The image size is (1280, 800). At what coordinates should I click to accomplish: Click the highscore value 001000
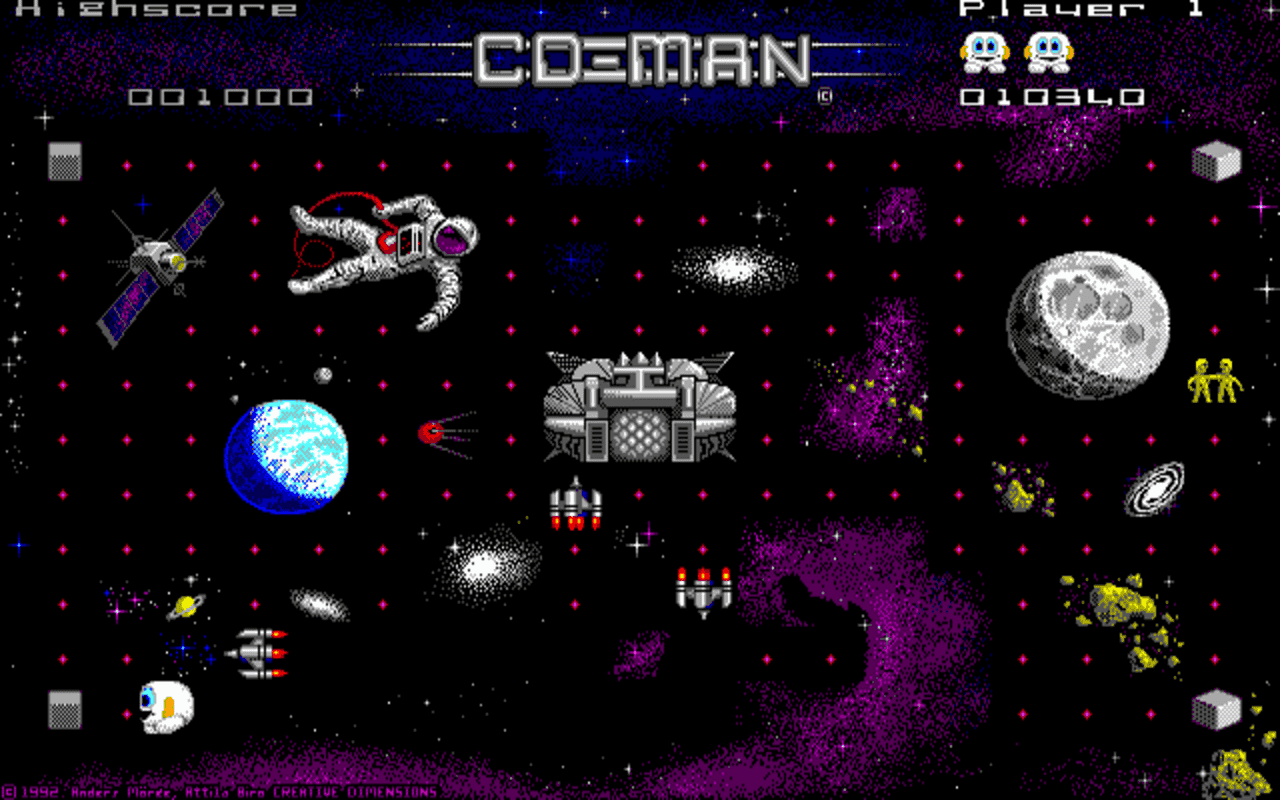(x=220, y=95)
